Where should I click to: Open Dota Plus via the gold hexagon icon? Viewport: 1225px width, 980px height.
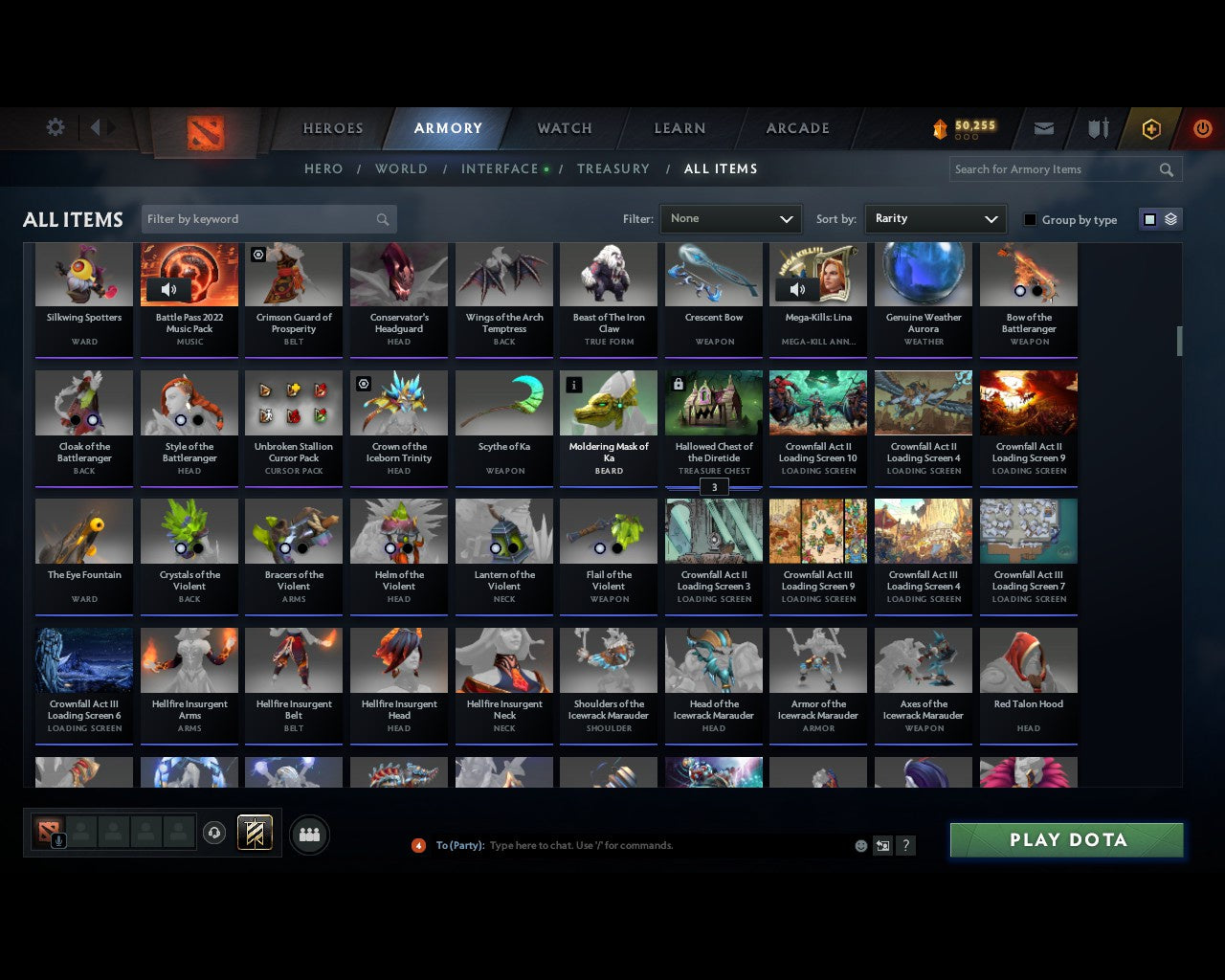[1150, 128]
